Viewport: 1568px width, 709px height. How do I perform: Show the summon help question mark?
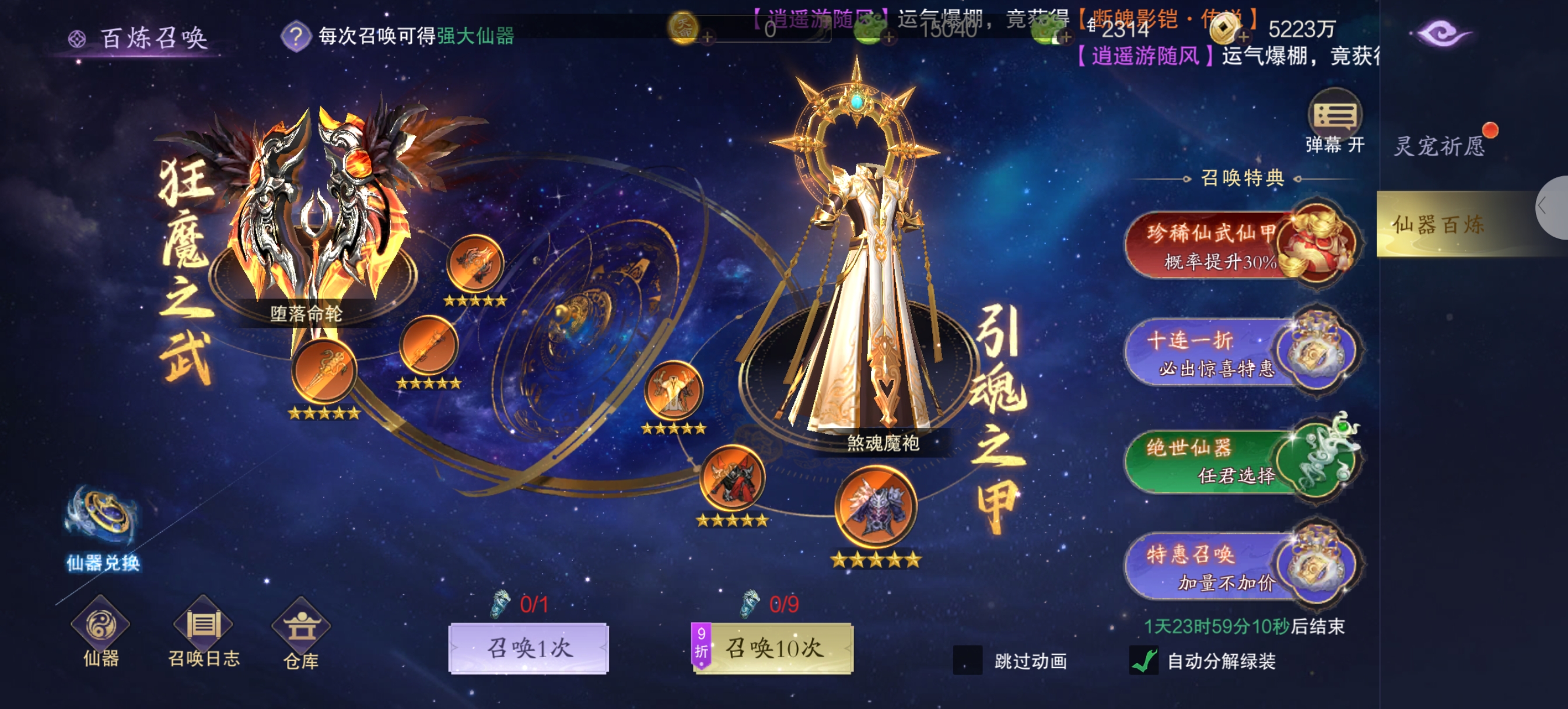pyautogui.click(x=296, y=37)
